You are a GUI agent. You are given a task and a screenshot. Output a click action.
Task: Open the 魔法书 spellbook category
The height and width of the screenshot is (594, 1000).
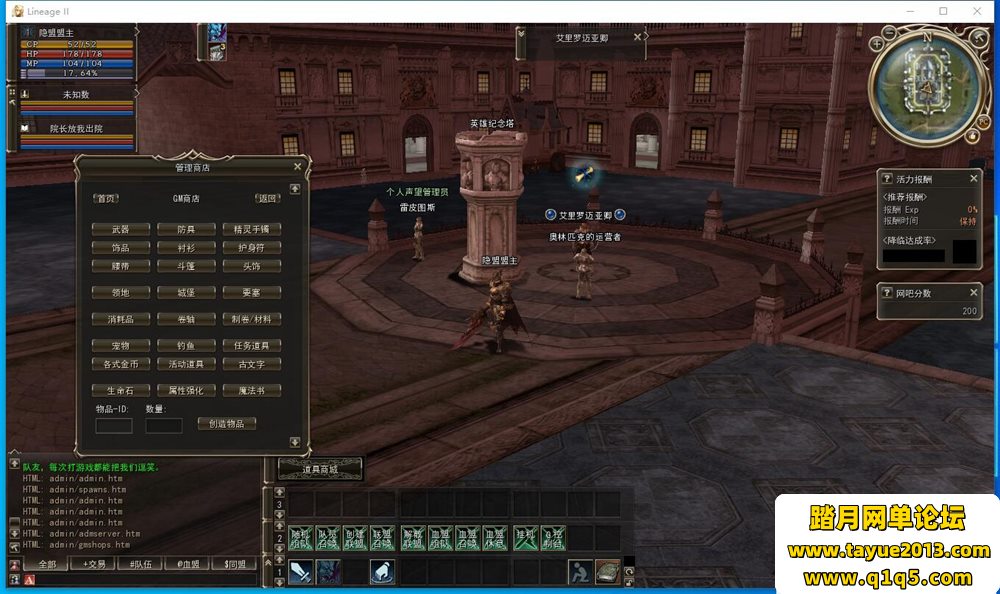click(251, 390)
